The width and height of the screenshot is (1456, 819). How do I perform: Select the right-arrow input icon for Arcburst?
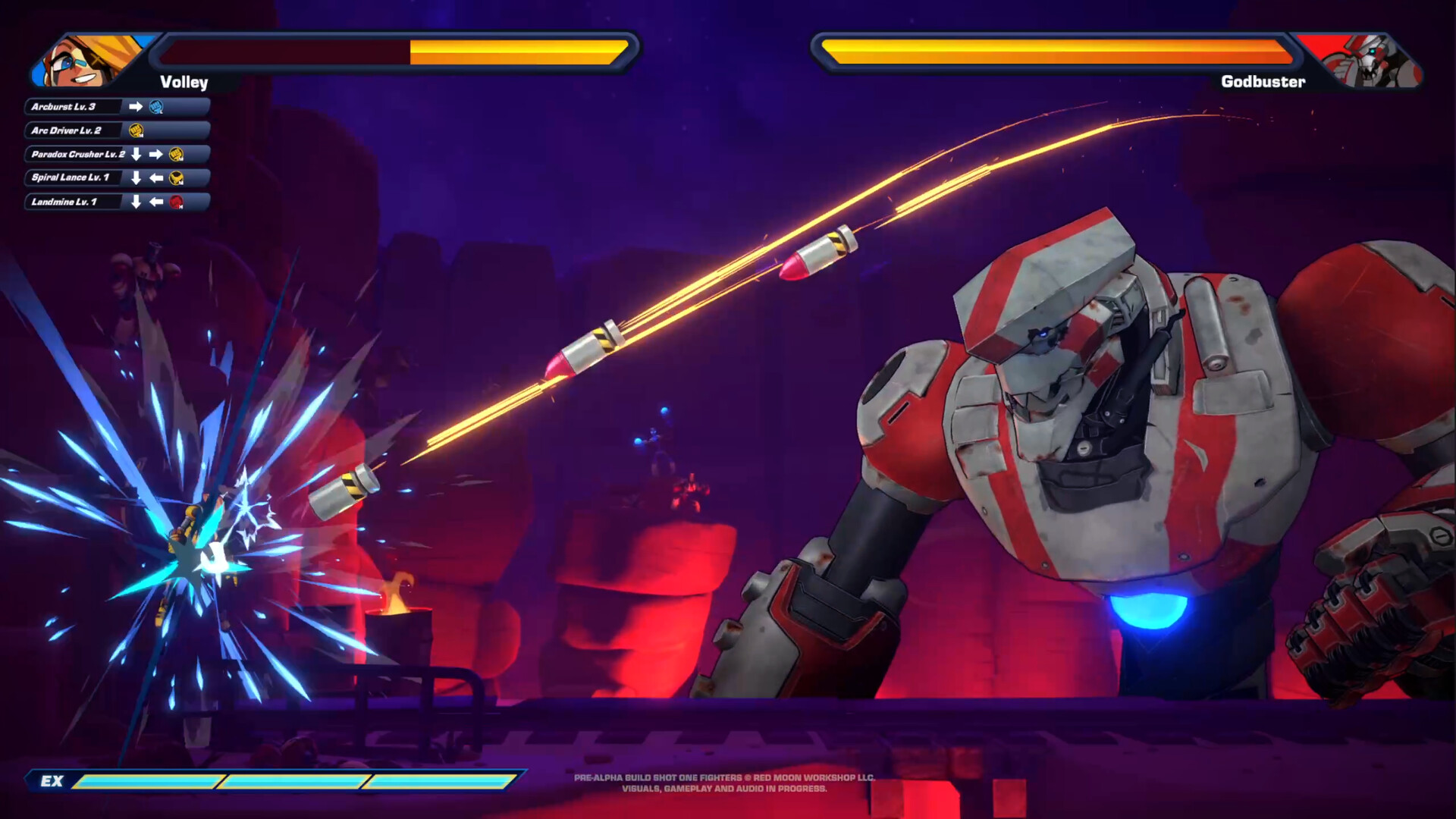point(136,107)
